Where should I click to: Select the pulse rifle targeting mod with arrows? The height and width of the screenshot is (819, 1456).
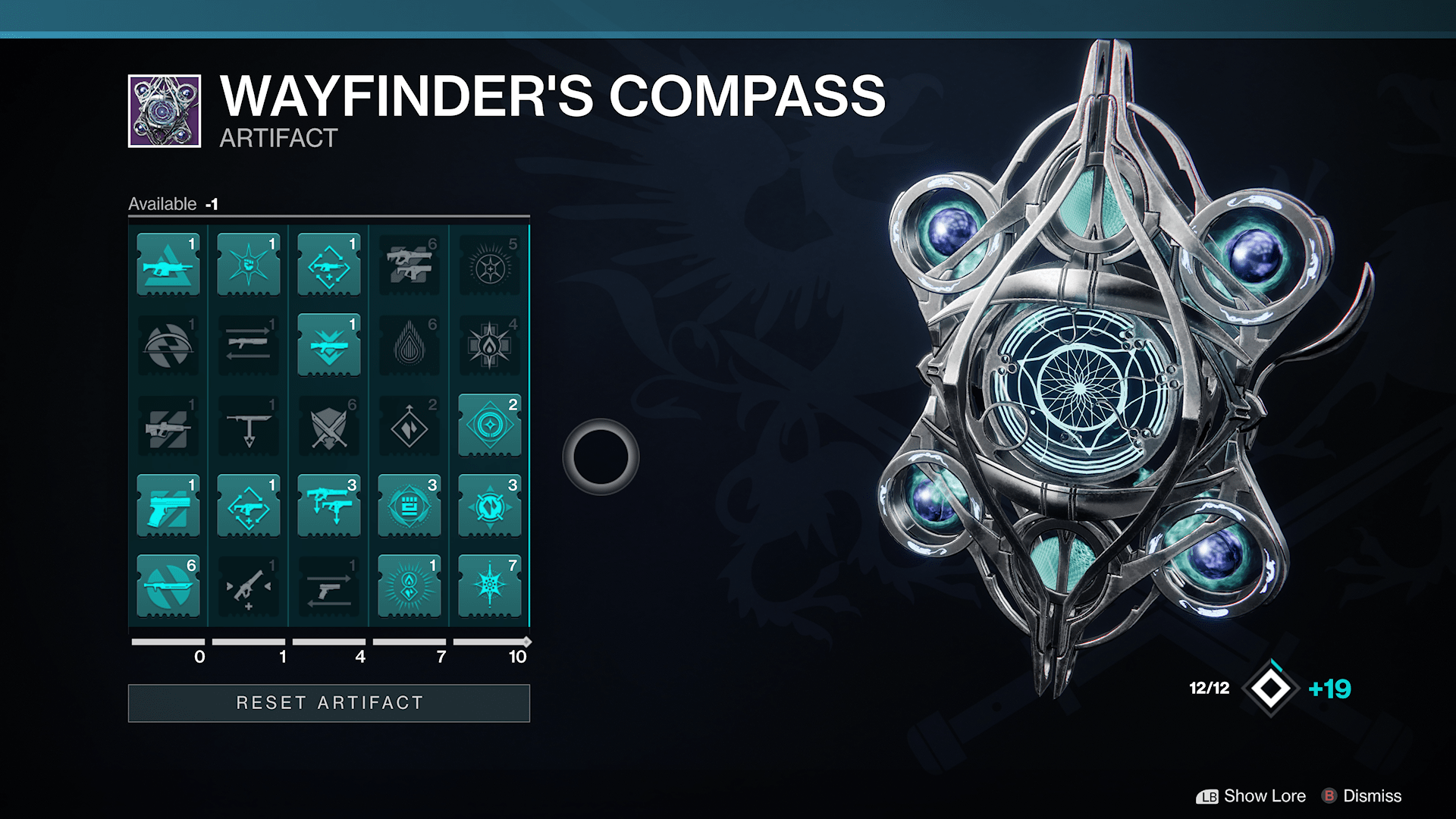click(x=328, y=265)
